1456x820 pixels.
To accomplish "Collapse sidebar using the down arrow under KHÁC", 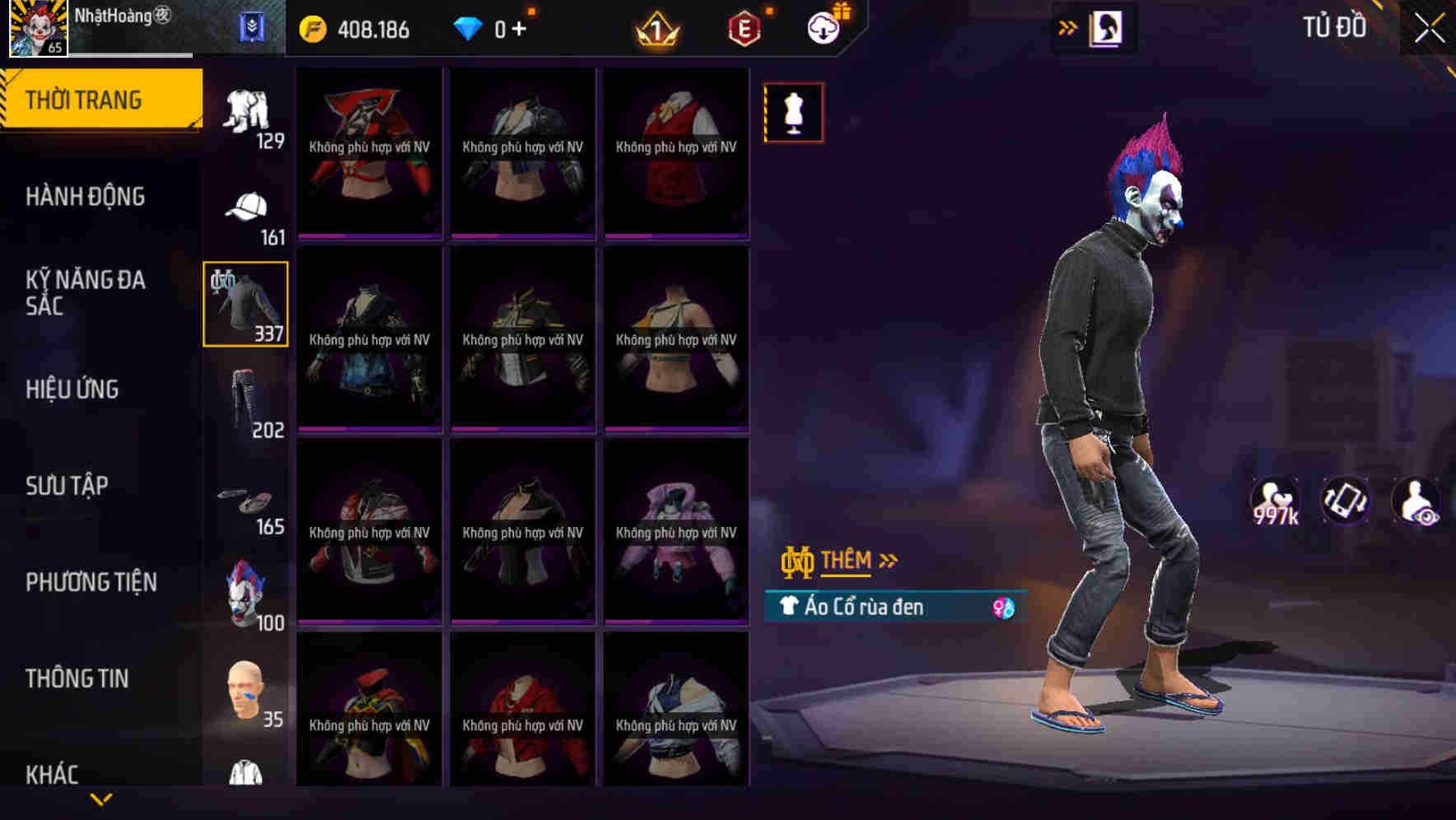I will [103, 799].
